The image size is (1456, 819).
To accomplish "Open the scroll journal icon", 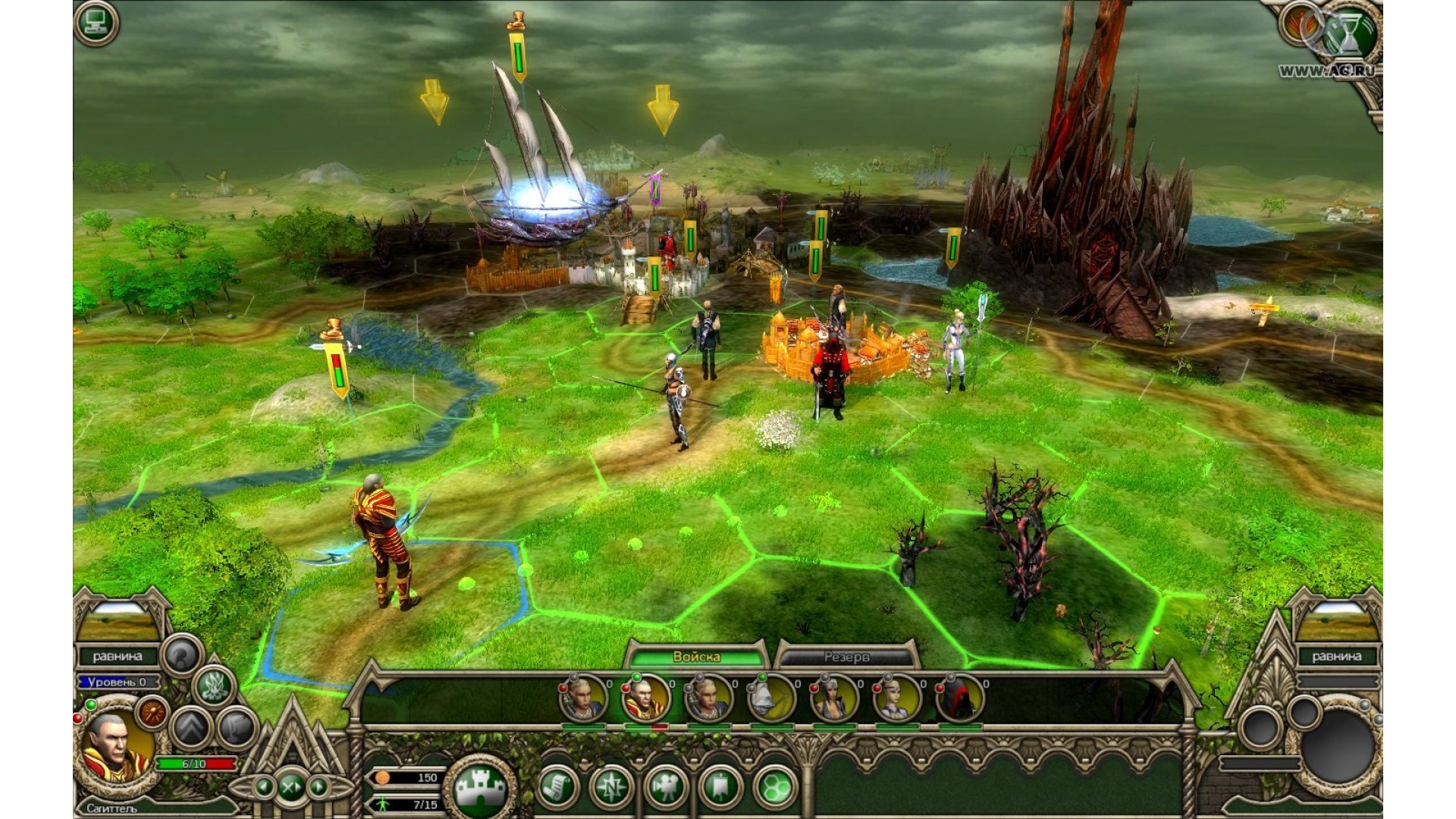I will point(558,786).
